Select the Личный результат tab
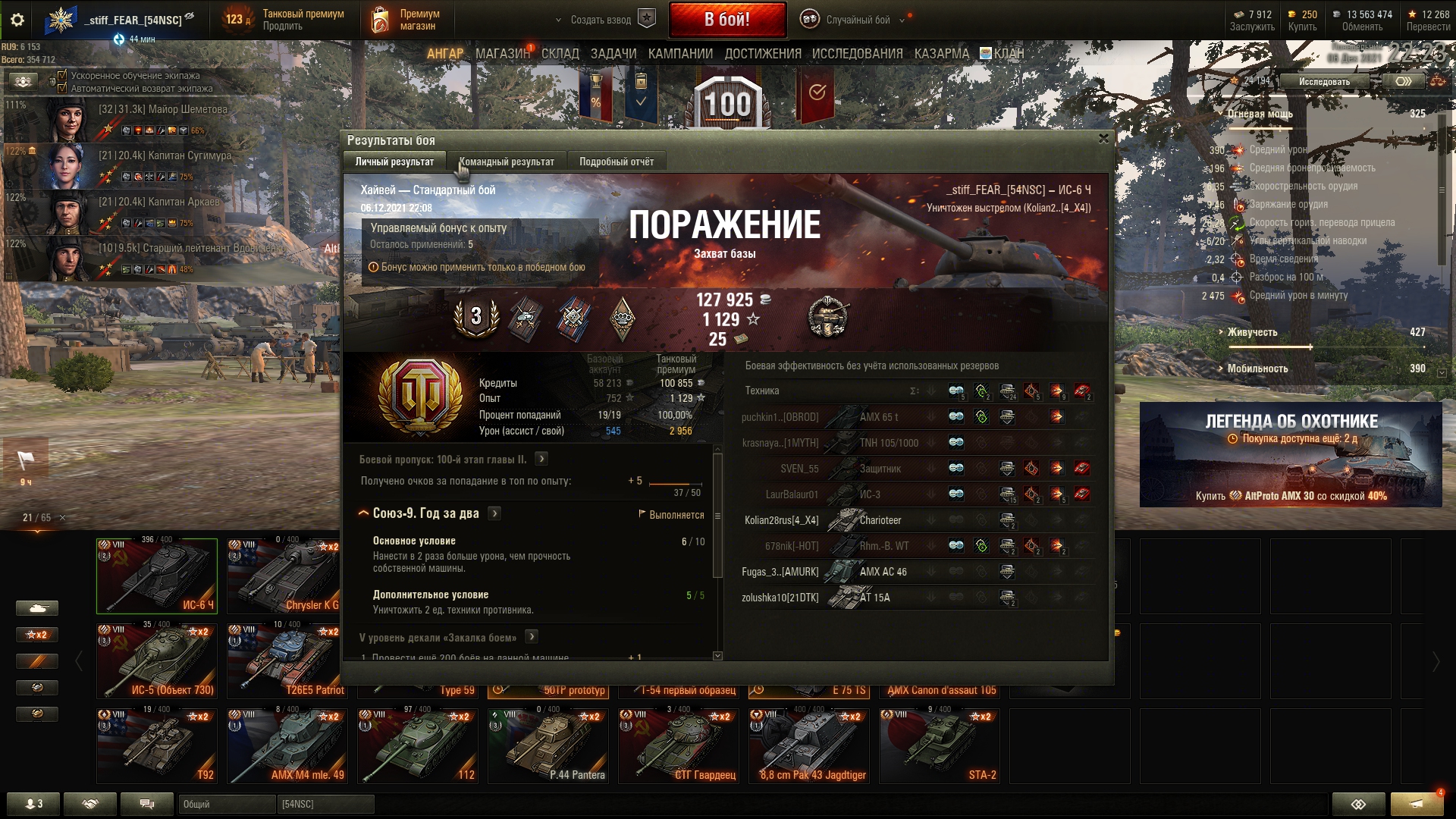 click(394, 162)
